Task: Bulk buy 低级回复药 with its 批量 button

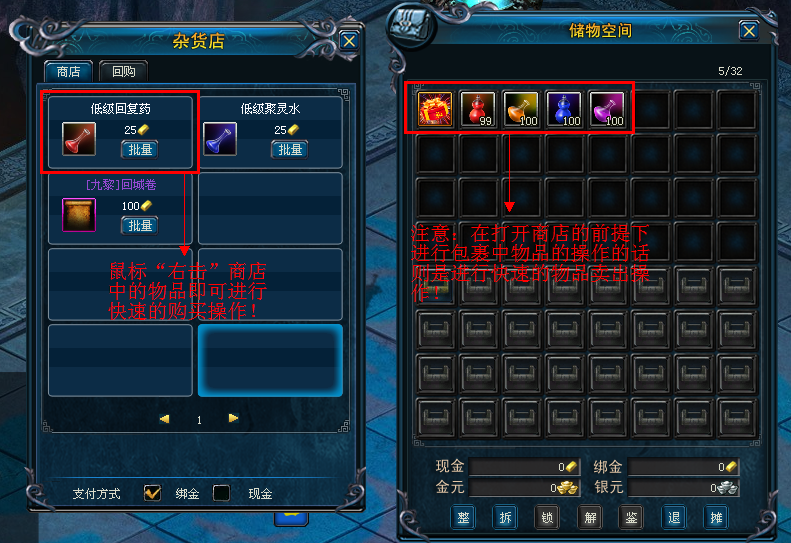Action: tap(139, 150)
